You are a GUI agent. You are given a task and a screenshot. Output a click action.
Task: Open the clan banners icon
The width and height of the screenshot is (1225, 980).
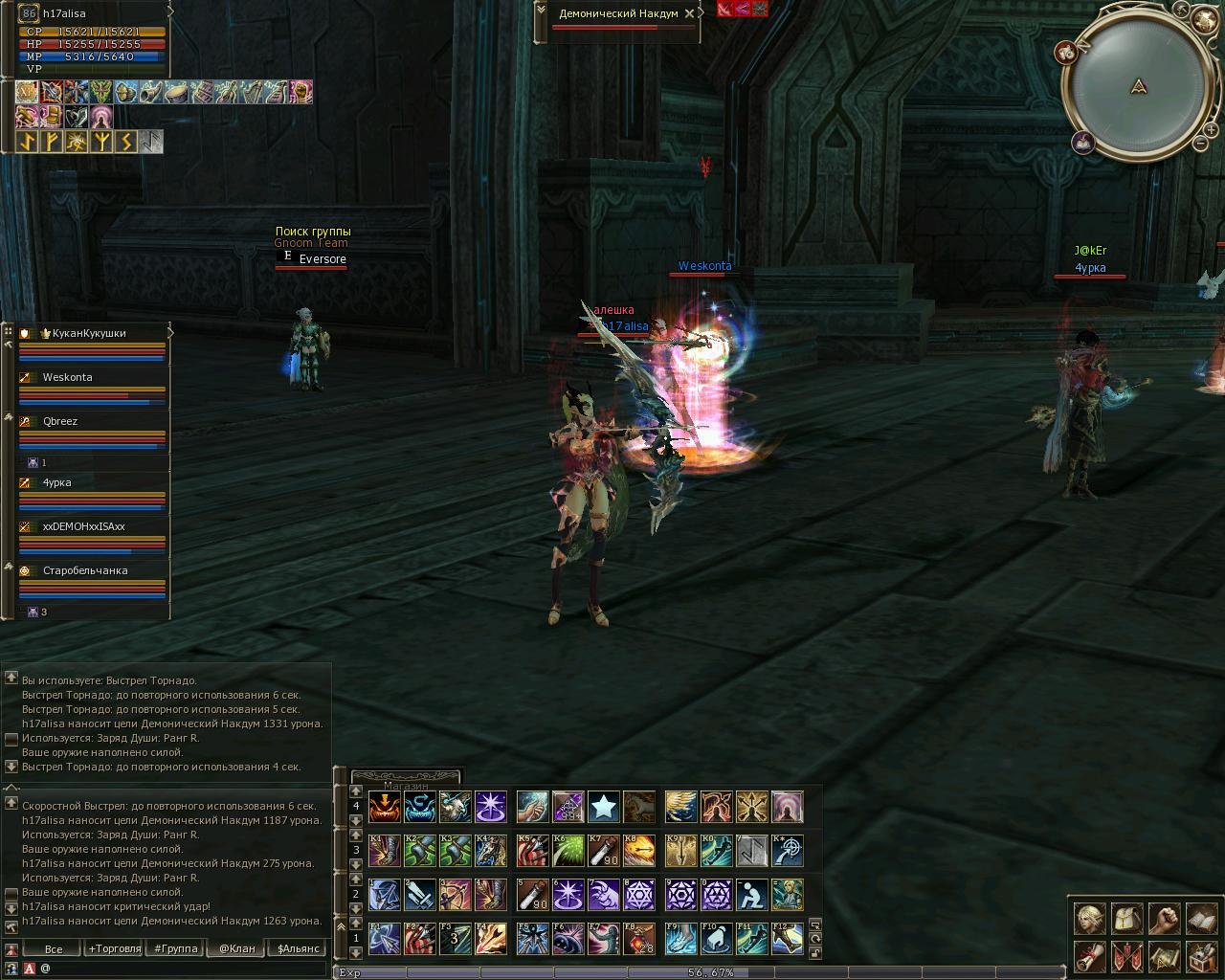coord(1126,956)
